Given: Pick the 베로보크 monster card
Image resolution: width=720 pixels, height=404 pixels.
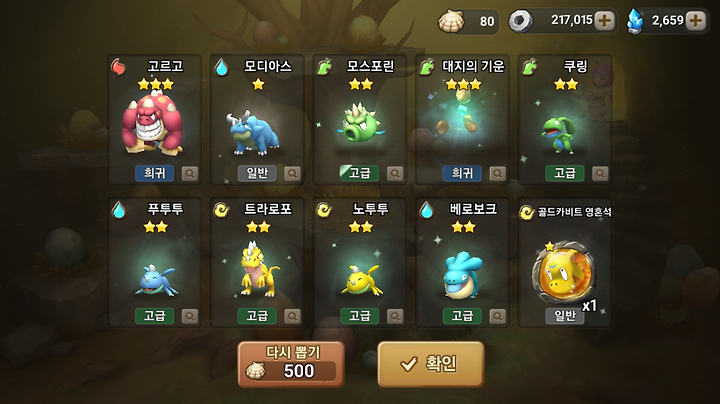Looking at the screenshot, I should tap(461, 262).
